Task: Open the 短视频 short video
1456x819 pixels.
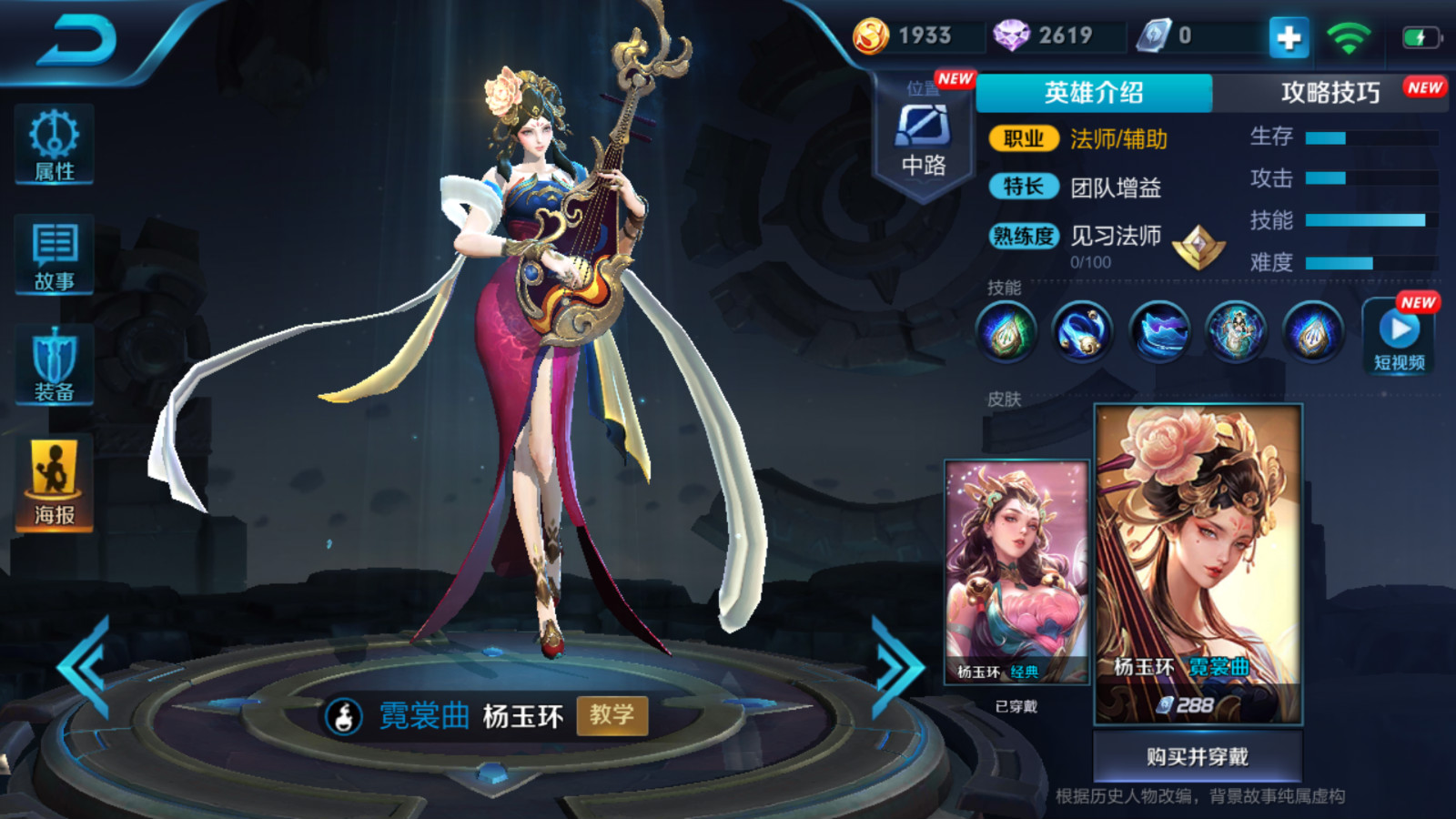Action: (1399, 337)
